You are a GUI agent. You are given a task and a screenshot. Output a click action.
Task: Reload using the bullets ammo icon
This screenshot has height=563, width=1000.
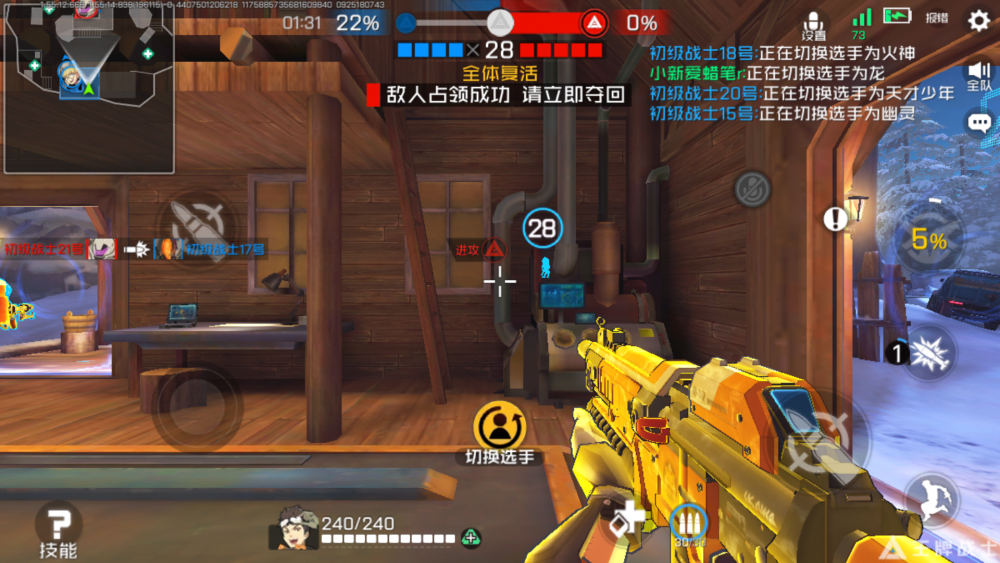(x=687, y=523)
